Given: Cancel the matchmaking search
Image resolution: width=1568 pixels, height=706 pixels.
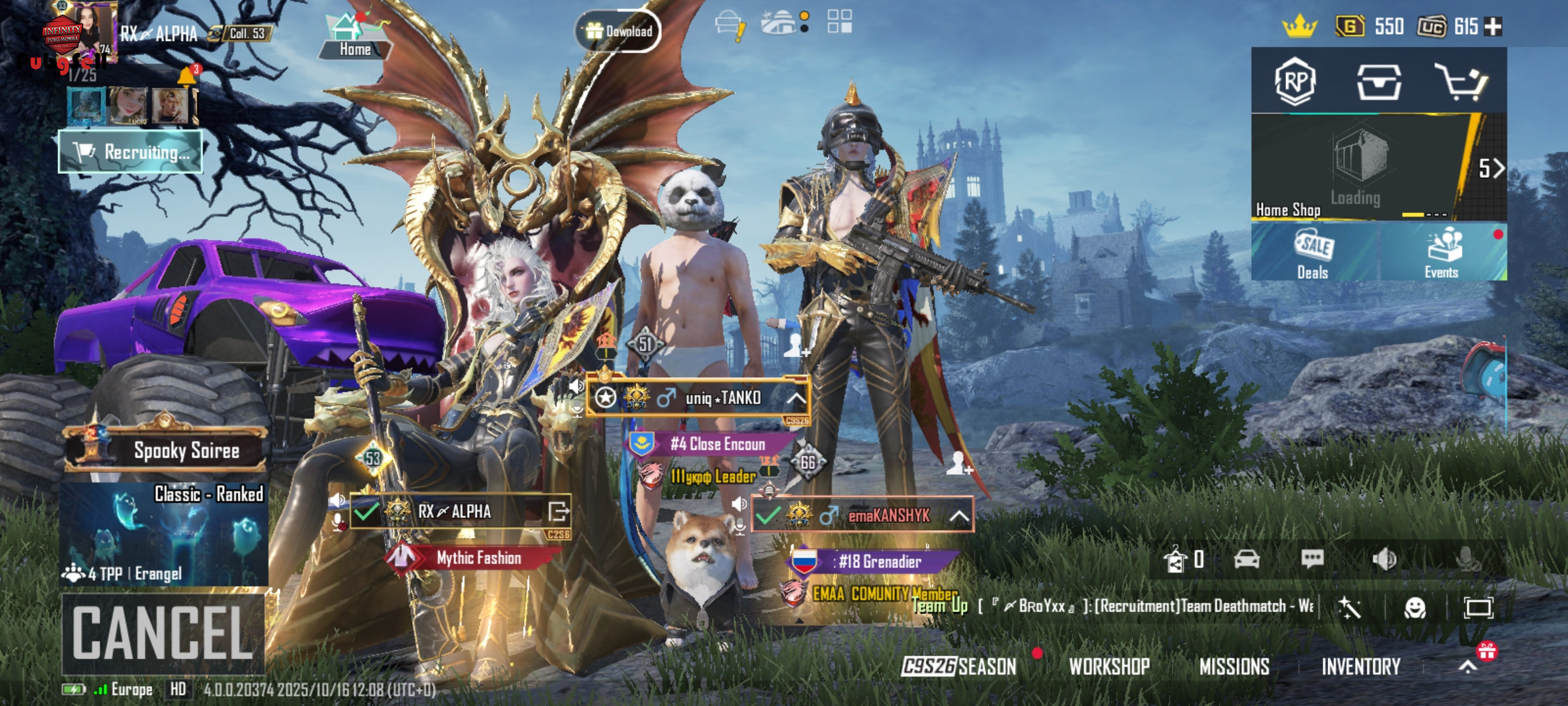Looking at the screenshot, I should click(x=163, y=633).
